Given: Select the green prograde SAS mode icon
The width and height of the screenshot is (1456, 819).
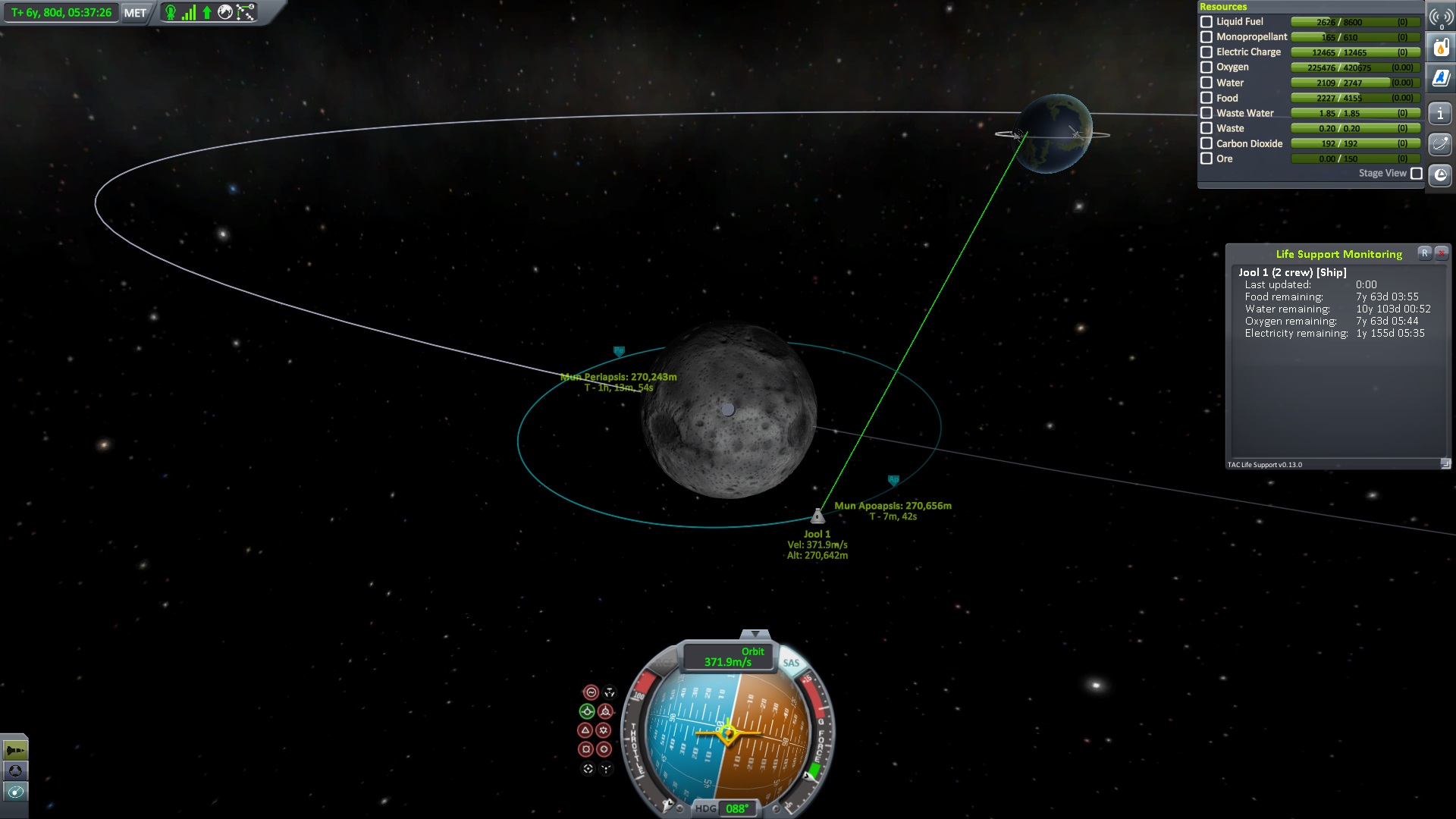Looking at the screenshot, I should click(x=587, y=711).
